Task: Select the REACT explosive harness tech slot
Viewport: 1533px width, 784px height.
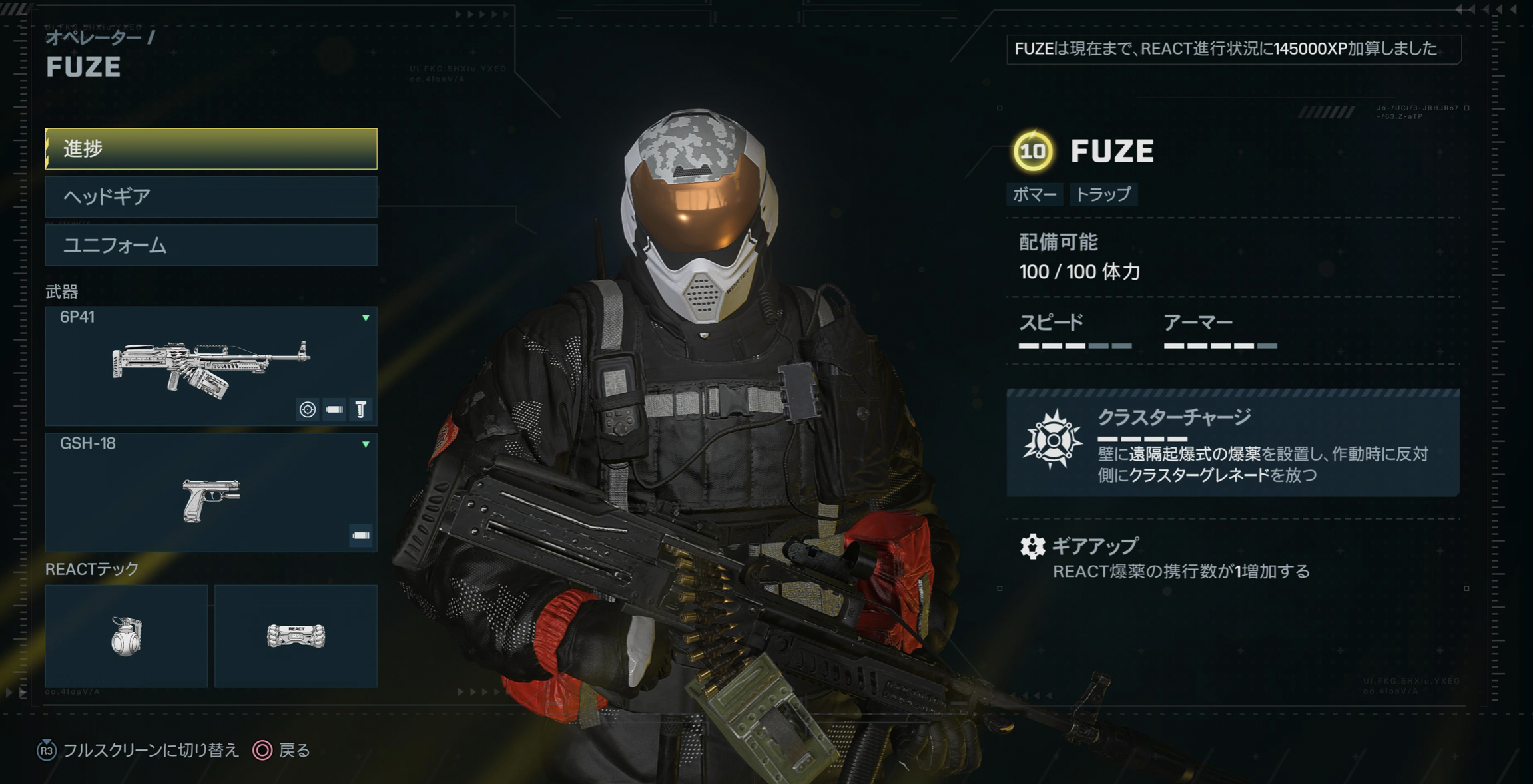Action: pos(296,636)
